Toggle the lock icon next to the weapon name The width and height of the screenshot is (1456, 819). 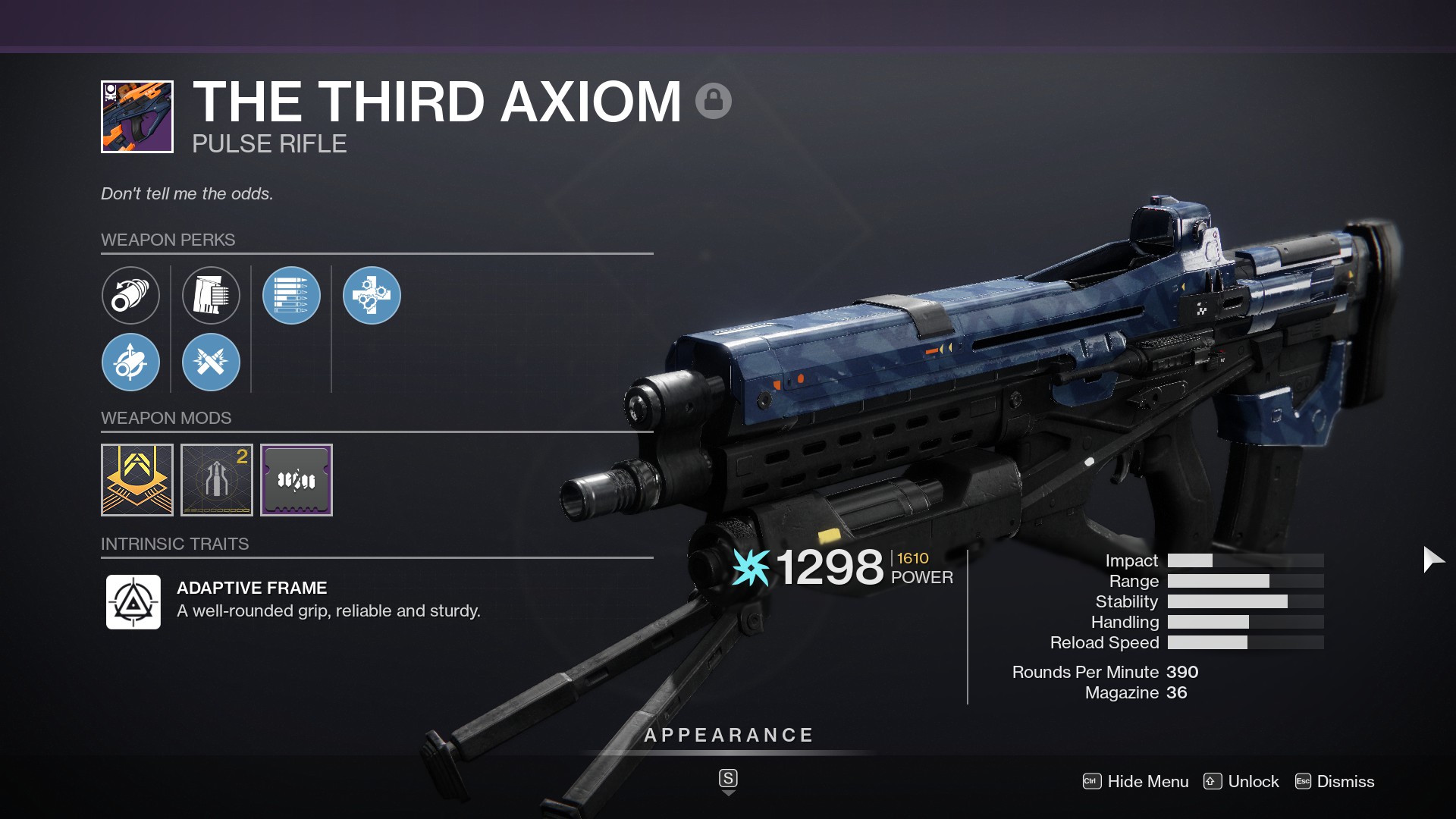point(714,99)
